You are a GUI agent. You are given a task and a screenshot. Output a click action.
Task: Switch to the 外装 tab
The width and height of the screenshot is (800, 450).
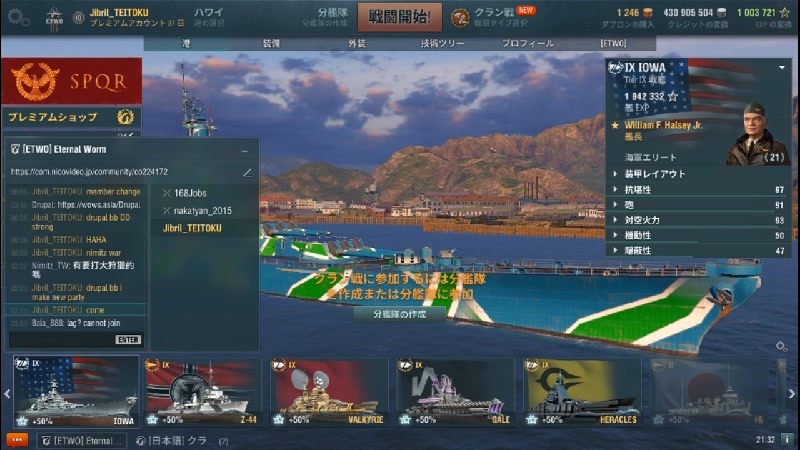(357, 44)
